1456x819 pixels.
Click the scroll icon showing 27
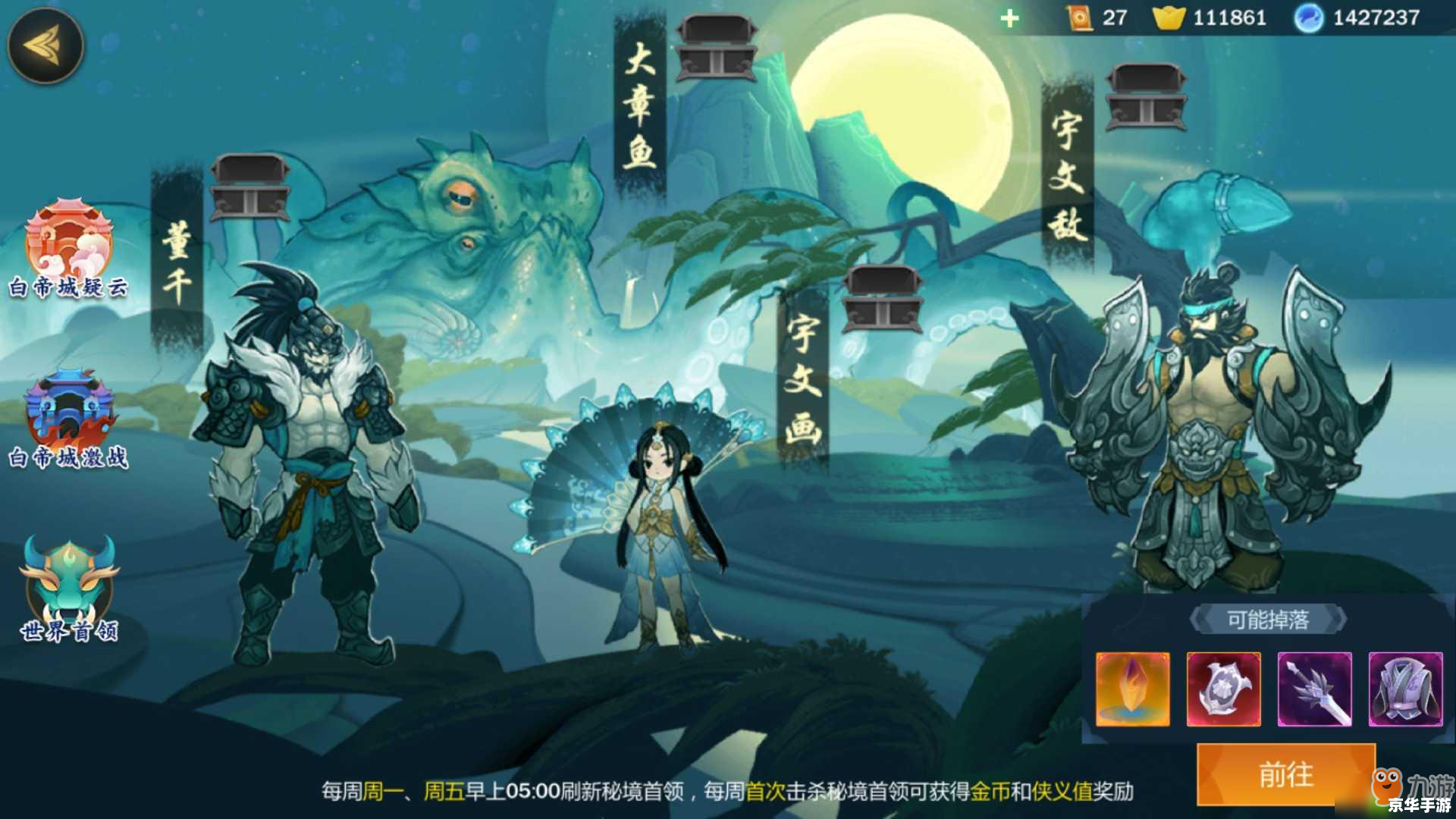tap(1078, 17)
